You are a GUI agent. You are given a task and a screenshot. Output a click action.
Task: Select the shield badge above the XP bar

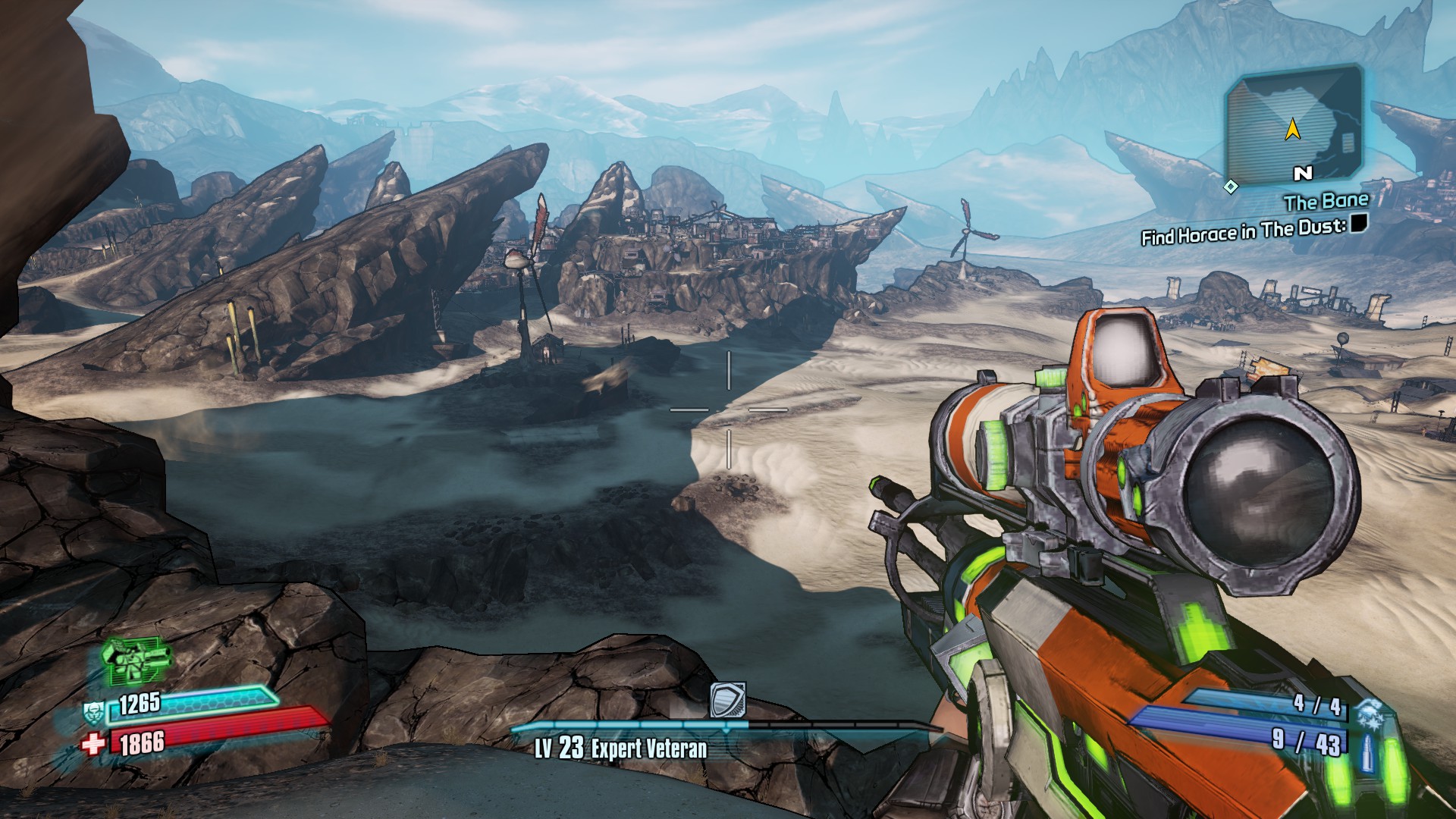[x=728, y=700]
